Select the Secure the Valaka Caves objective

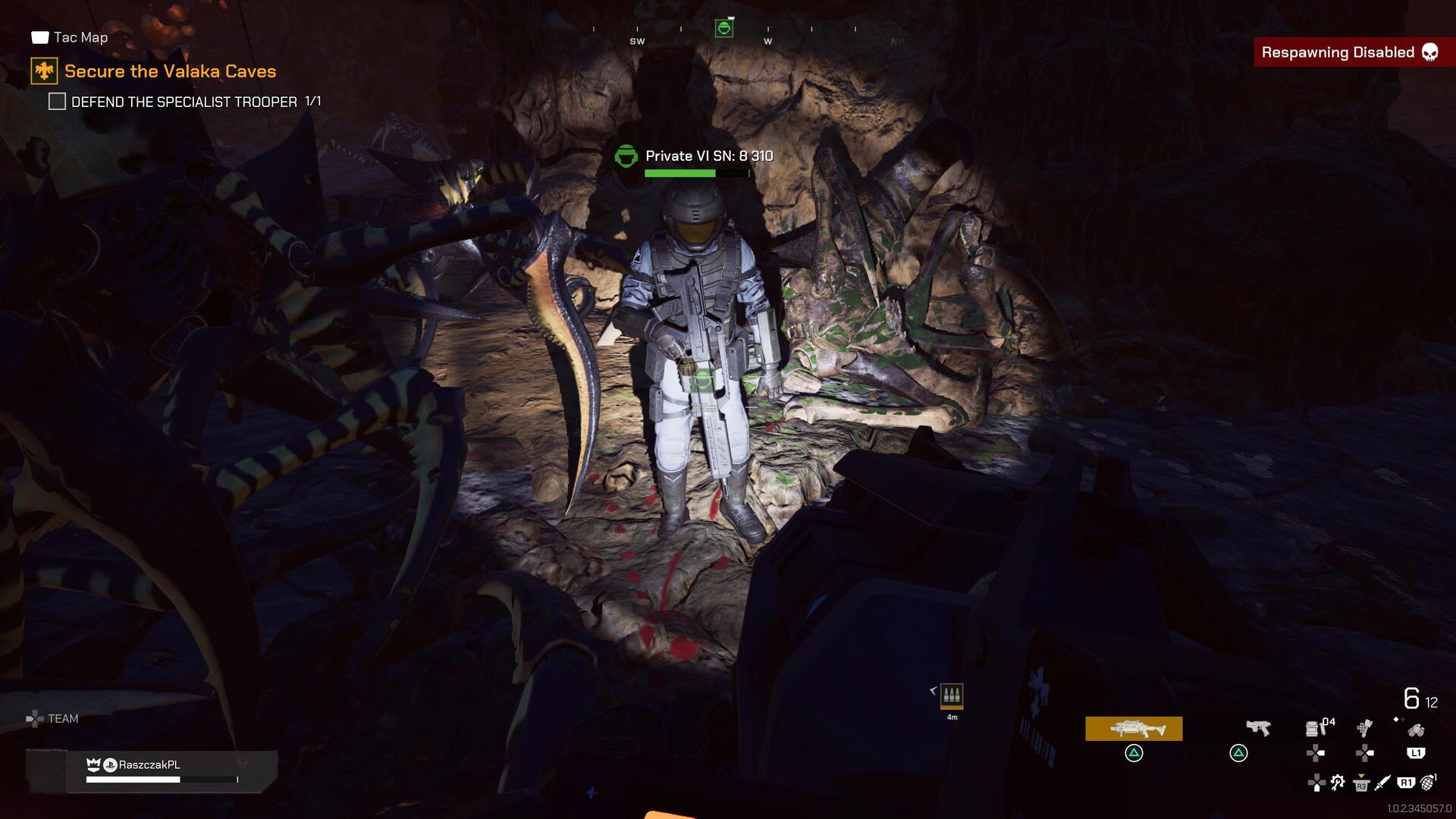170,71
